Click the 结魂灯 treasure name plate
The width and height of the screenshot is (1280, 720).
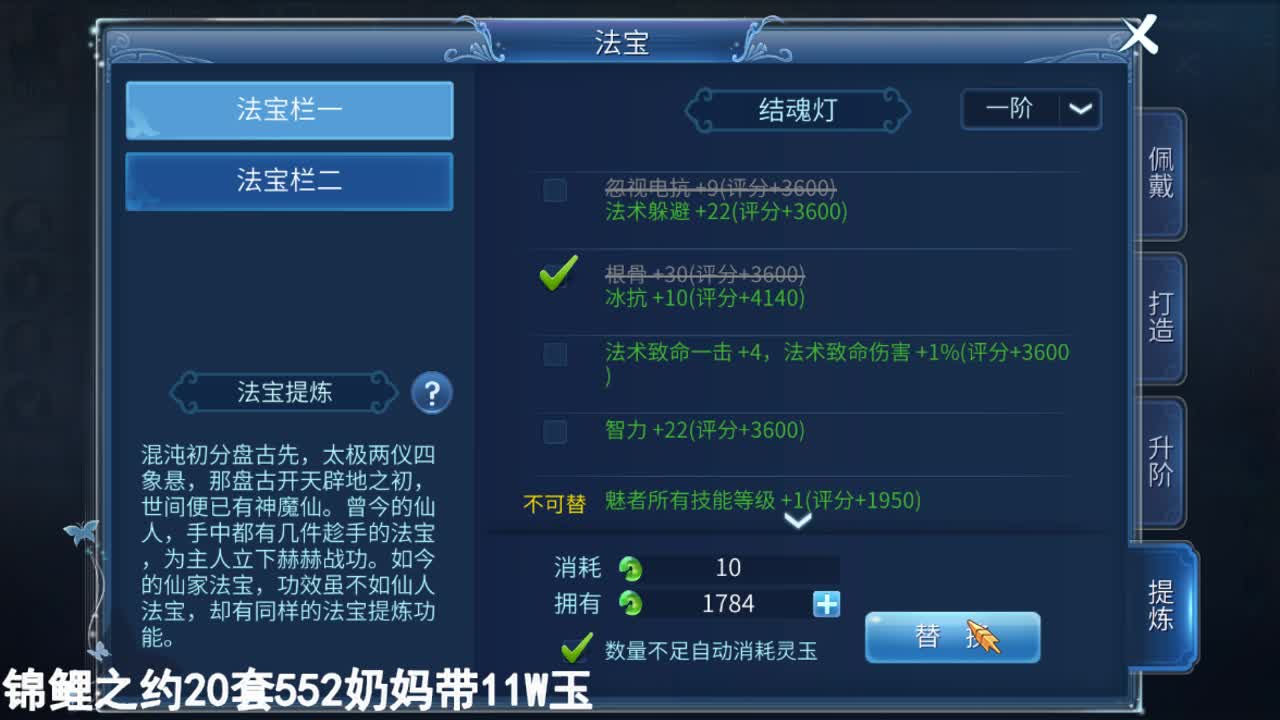796,110
